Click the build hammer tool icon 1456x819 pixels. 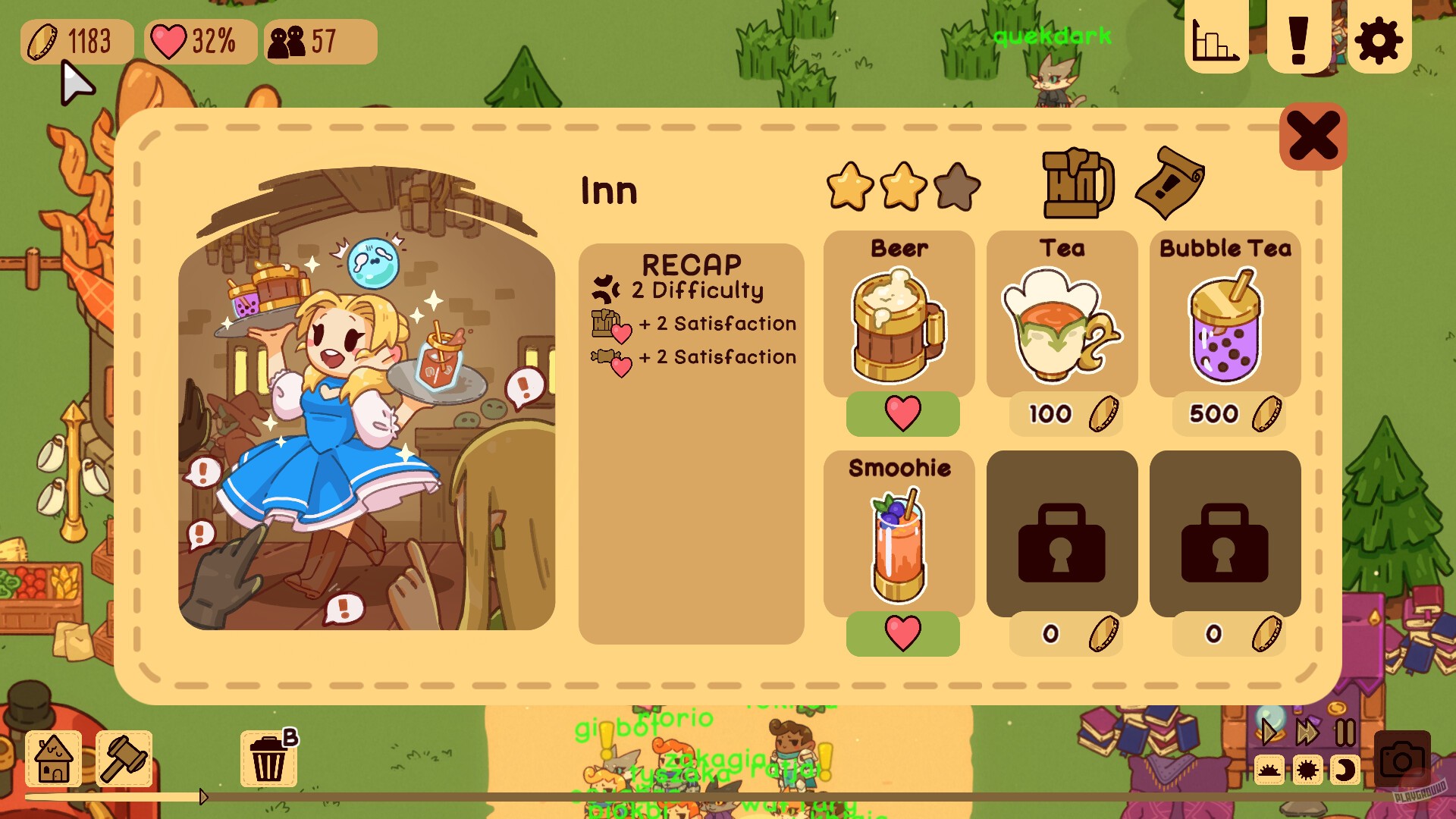click(126, 758)
